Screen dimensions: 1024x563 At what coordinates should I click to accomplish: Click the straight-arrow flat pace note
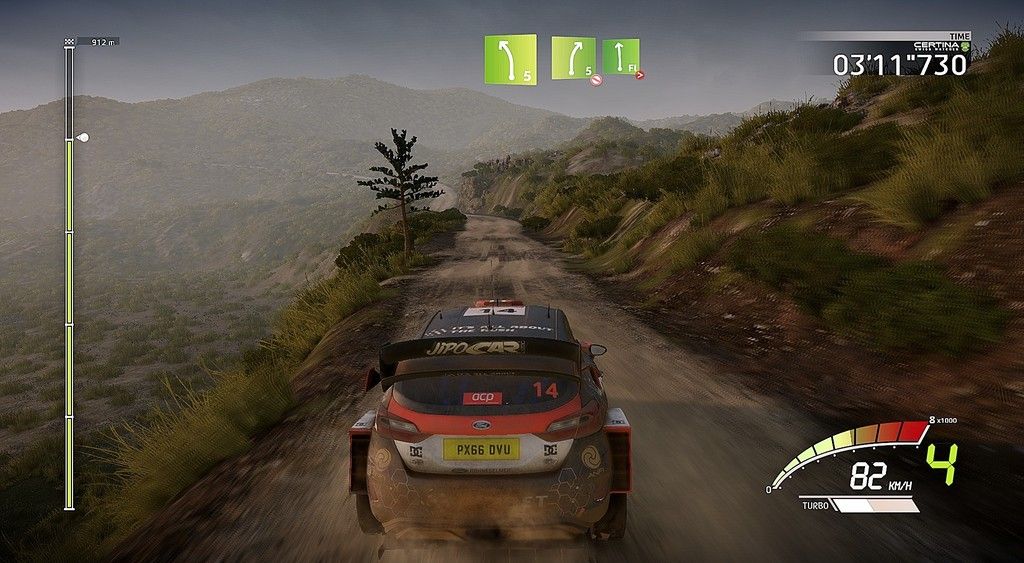point(620,56)
